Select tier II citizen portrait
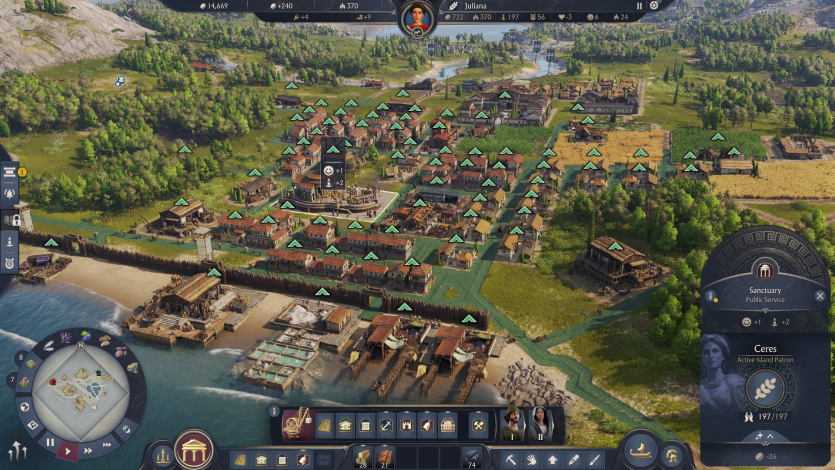 tap(540, 424)
